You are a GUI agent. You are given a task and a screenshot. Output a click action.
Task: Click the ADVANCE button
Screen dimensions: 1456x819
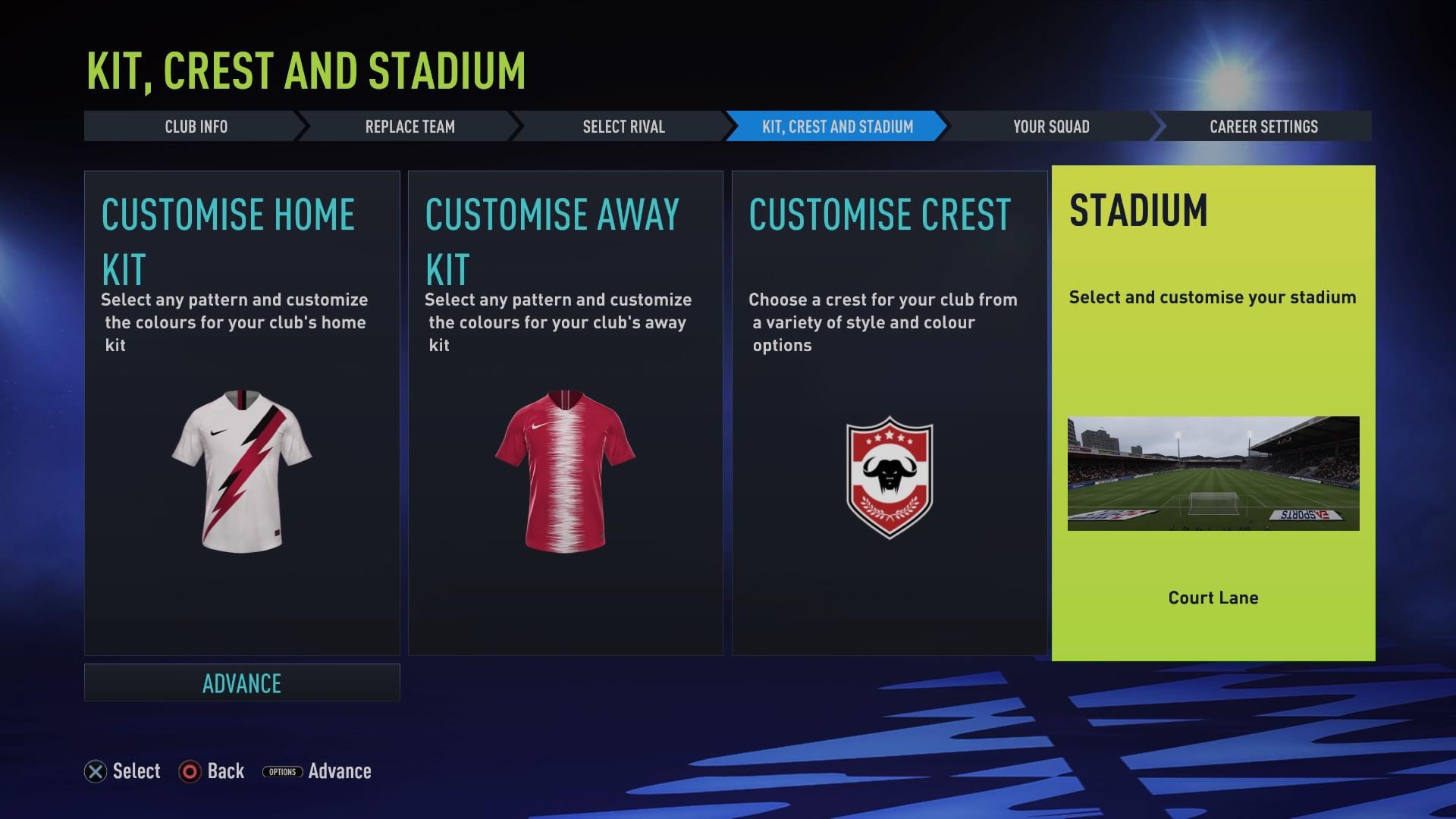coord(241,682)
